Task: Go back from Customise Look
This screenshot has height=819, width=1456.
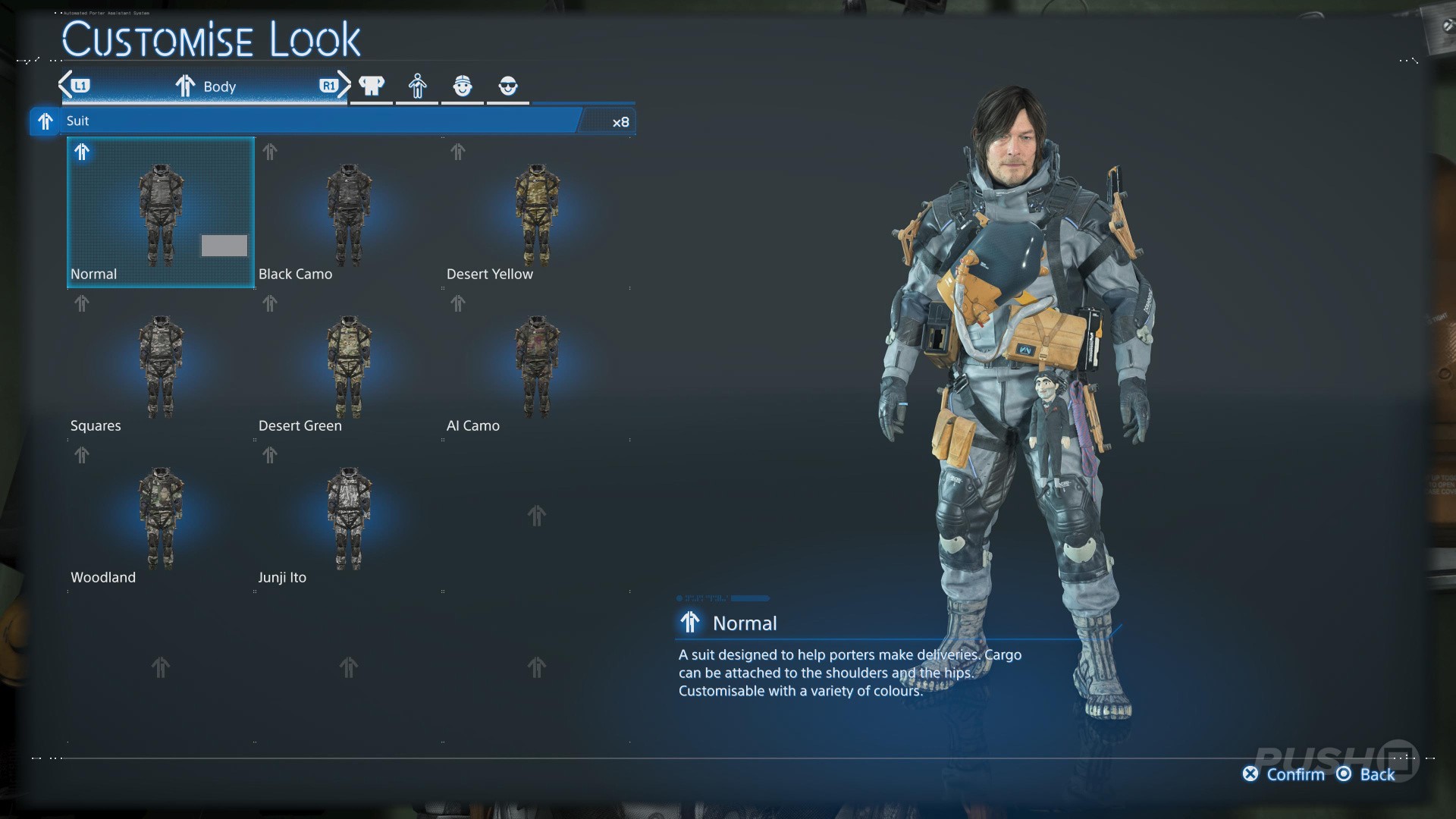Action: click(1367, 774)
